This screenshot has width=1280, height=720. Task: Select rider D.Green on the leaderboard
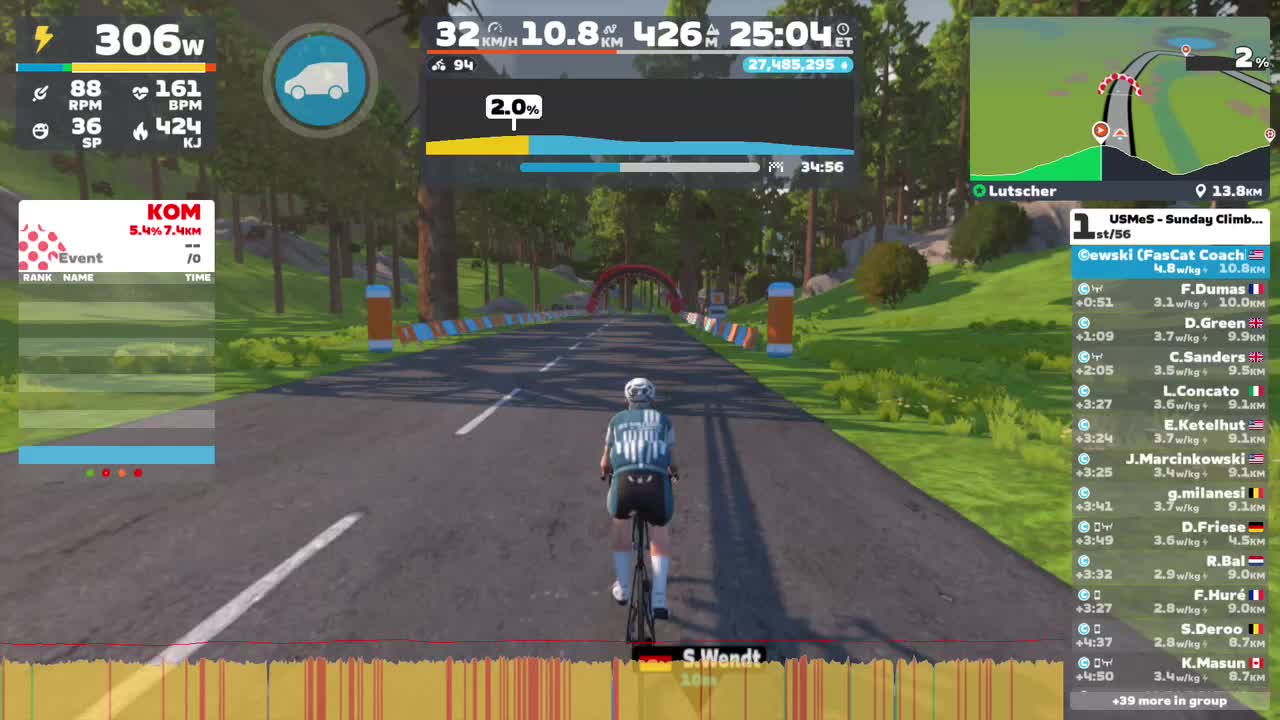[x=1170, y=328]
